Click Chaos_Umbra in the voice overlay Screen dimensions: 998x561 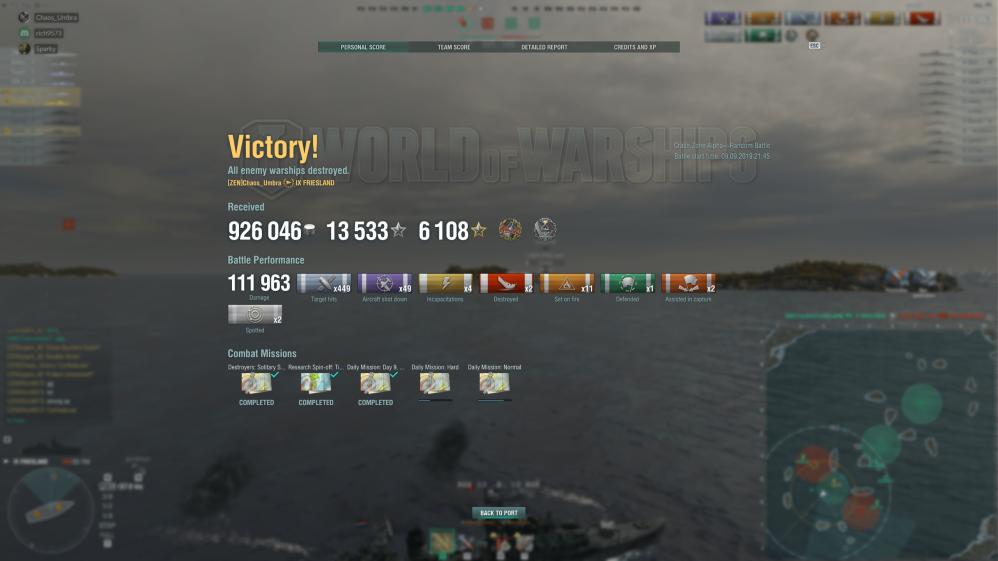pyautogui.click(x=56, y=18)
